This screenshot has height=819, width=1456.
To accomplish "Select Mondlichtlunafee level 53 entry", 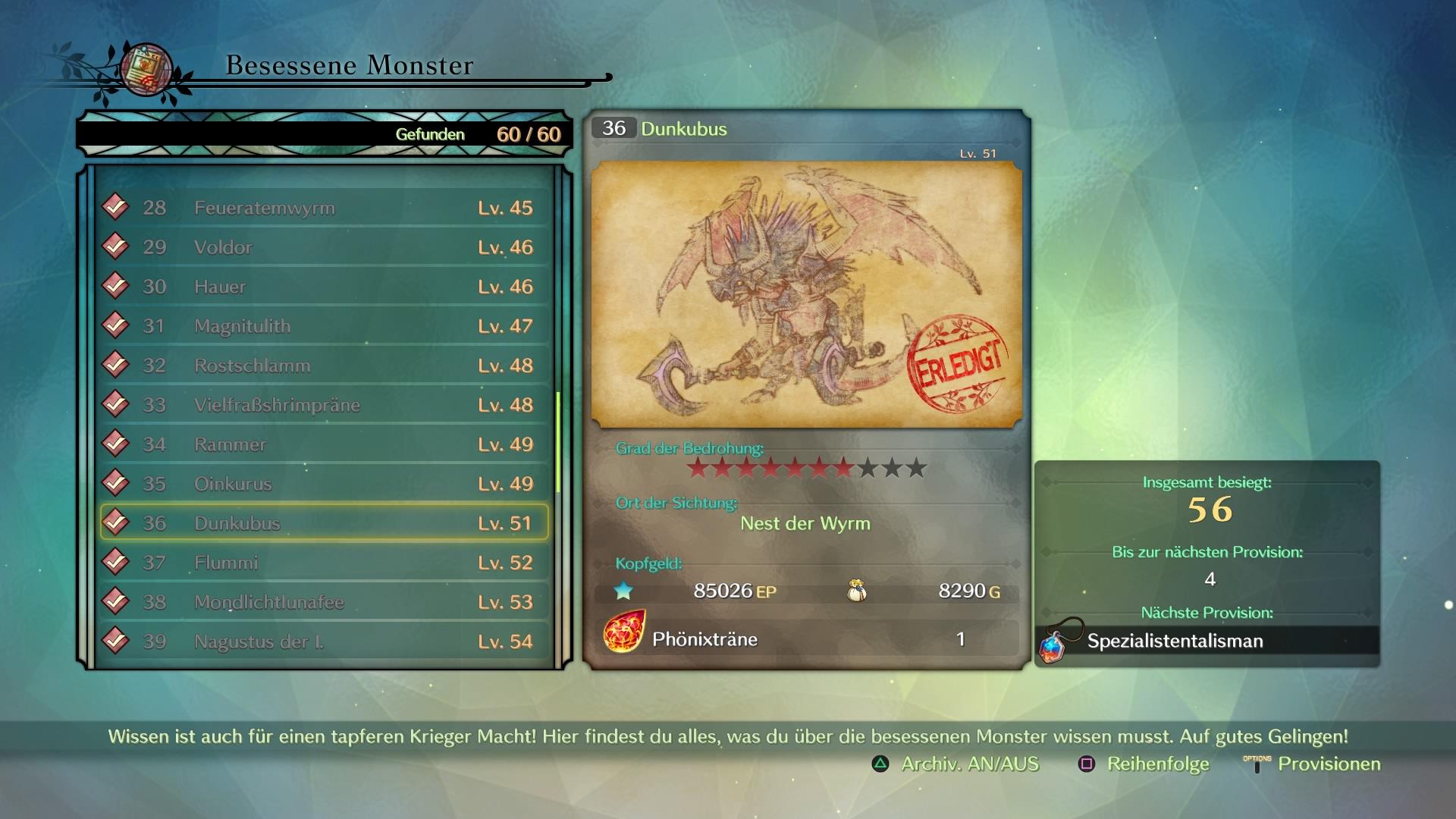I will (325, 602).
